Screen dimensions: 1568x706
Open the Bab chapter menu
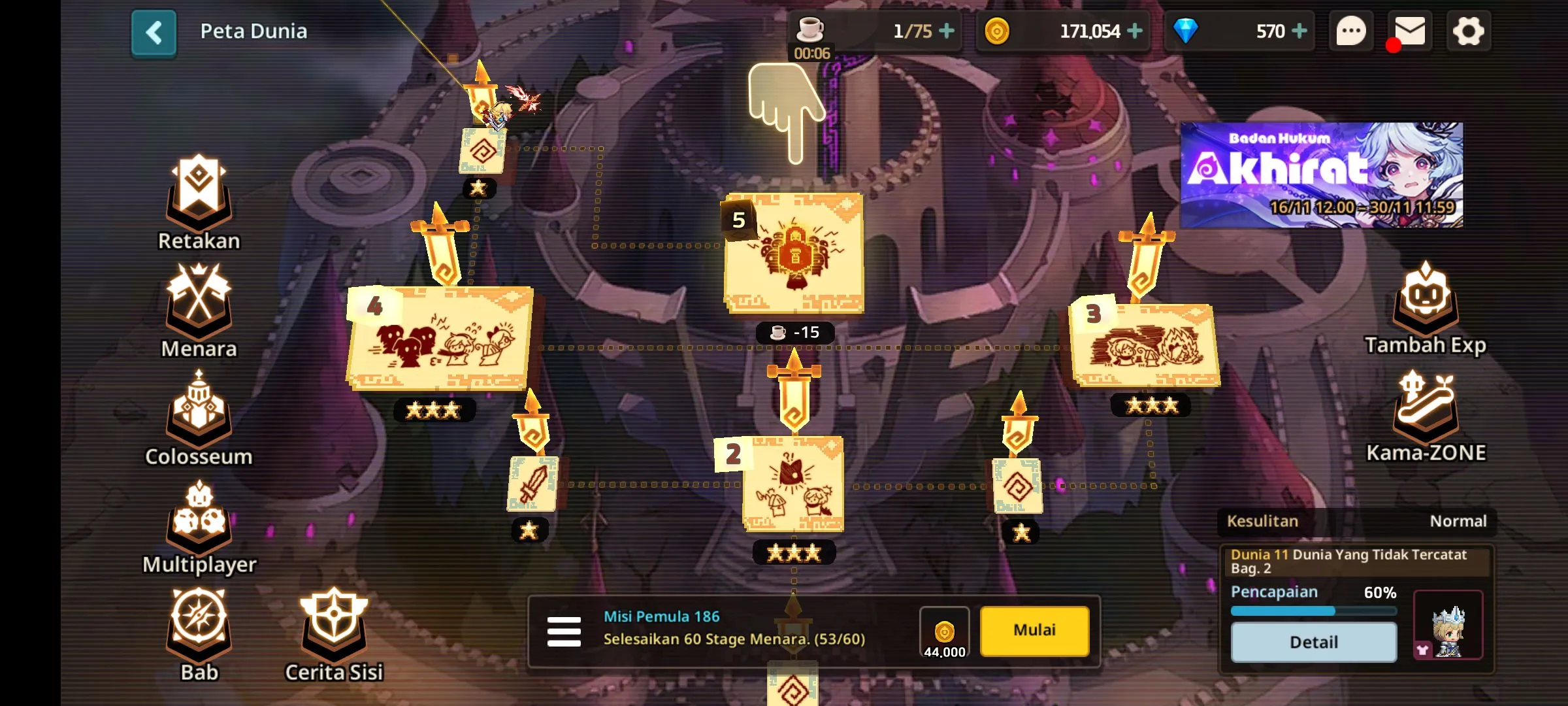coord(199,628)
